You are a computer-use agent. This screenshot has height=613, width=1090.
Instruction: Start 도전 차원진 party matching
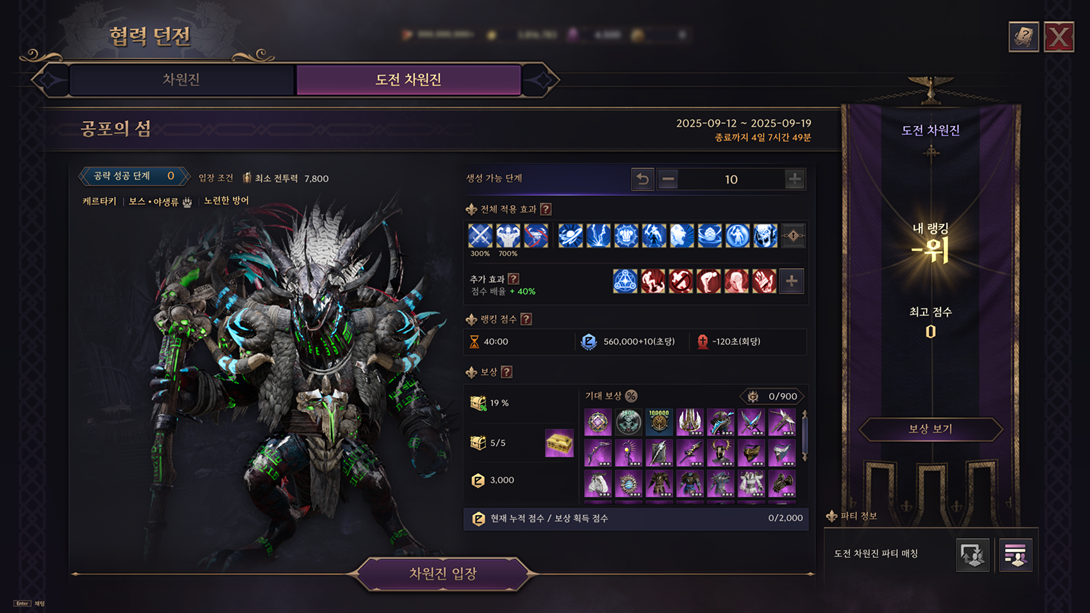click(x=973, y=555)
